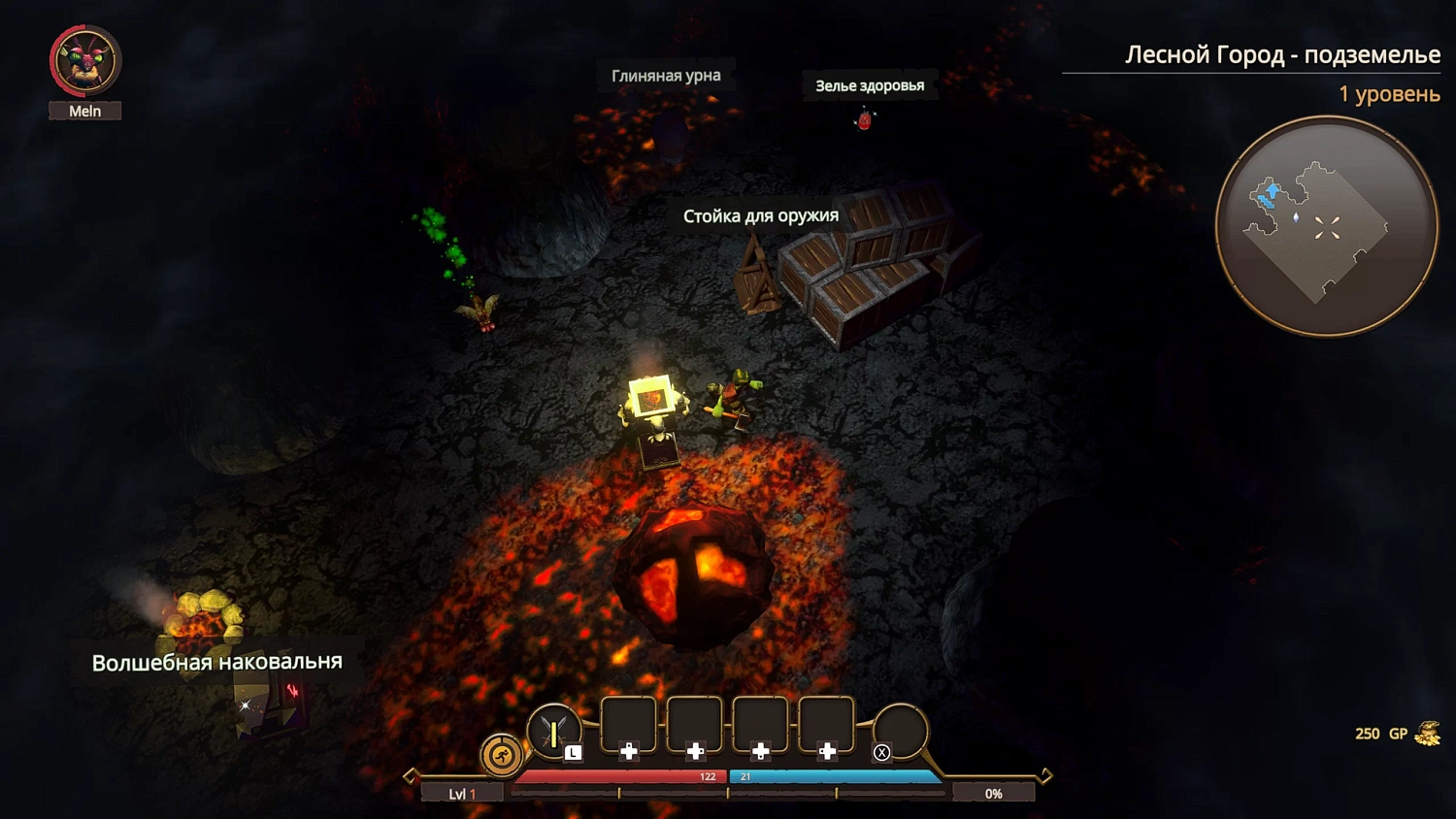
Task: Click the plus icon on the fourth empty hotbar slot
Action: [x=827, y=749]
